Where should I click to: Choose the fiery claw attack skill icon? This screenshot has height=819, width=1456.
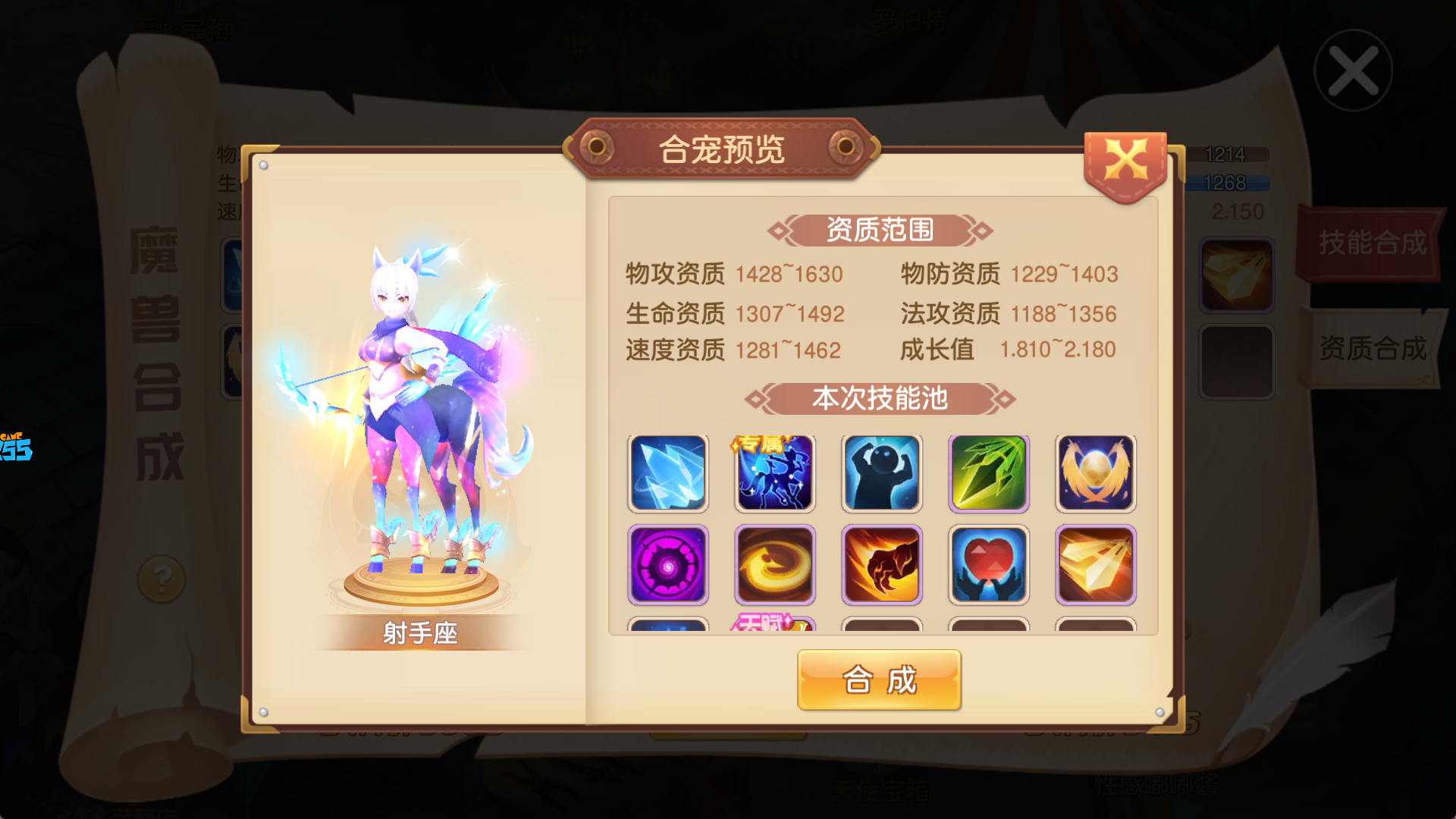[882, 564]
